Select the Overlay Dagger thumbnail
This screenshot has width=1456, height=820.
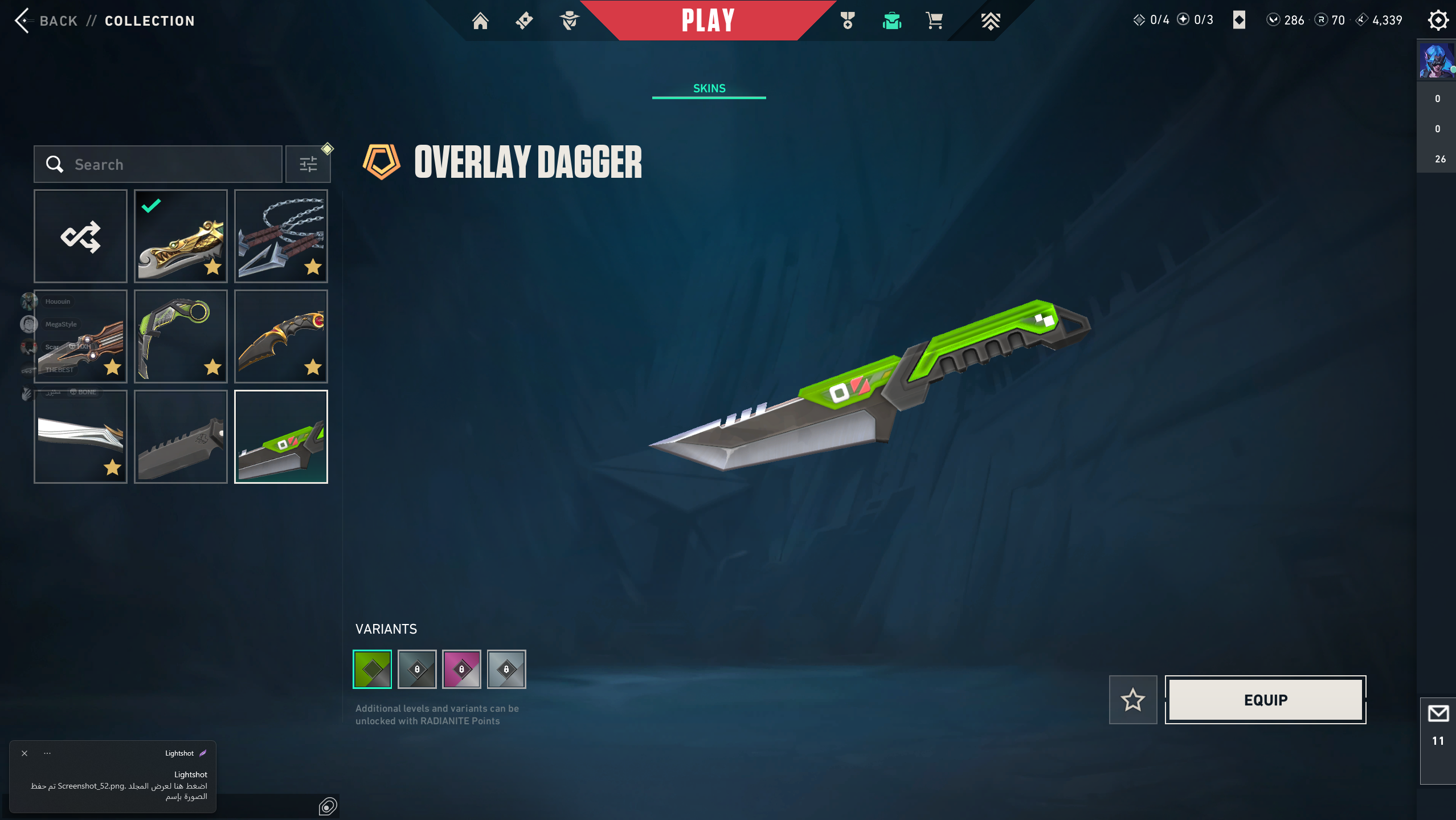[x=281, y=437]
